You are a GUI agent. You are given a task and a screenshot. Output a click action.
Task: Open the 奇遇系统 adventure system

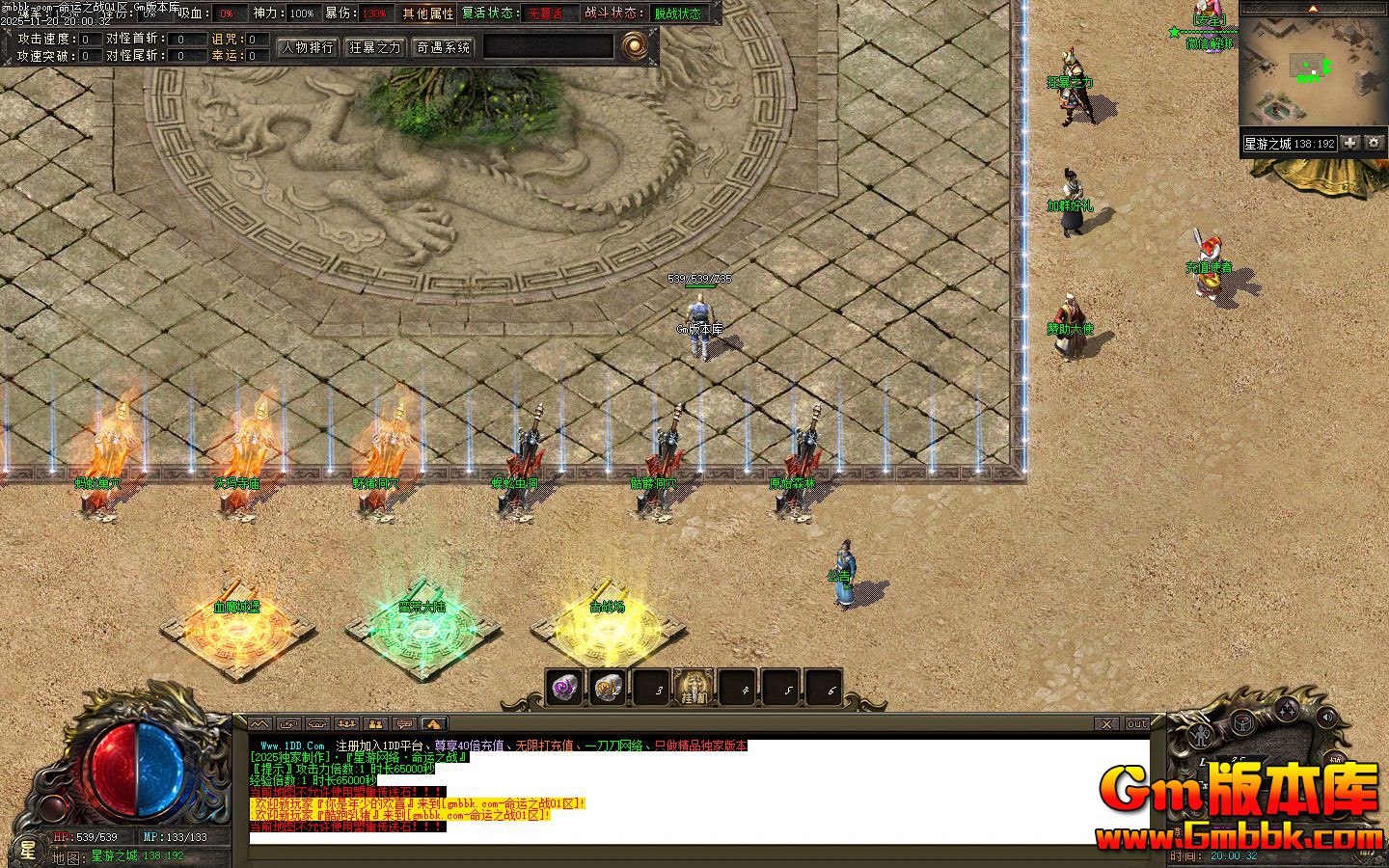[x=443, y=46]
